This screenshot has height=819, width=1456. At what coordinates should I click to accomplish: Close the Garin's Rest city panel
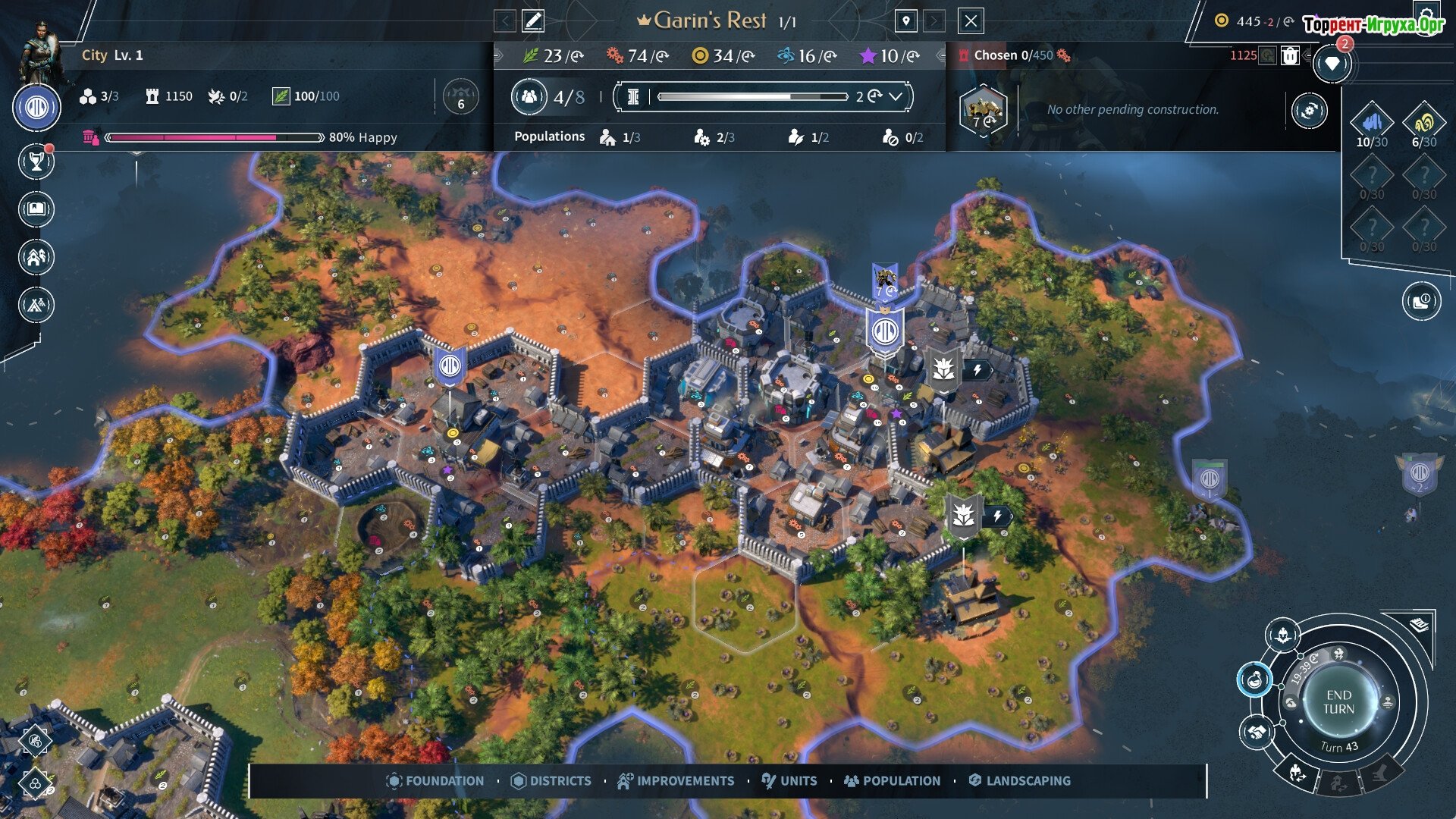tap(971, 21)
